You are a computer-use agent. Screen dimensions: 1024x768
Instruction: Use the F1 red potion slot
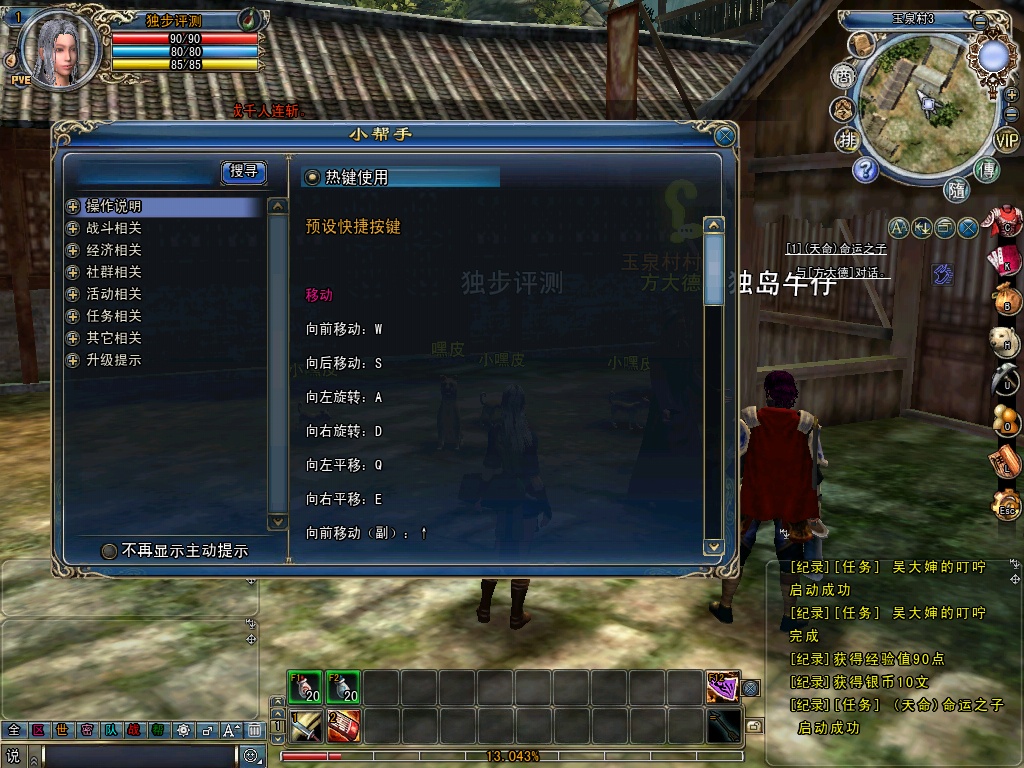[x=305, y=688]
